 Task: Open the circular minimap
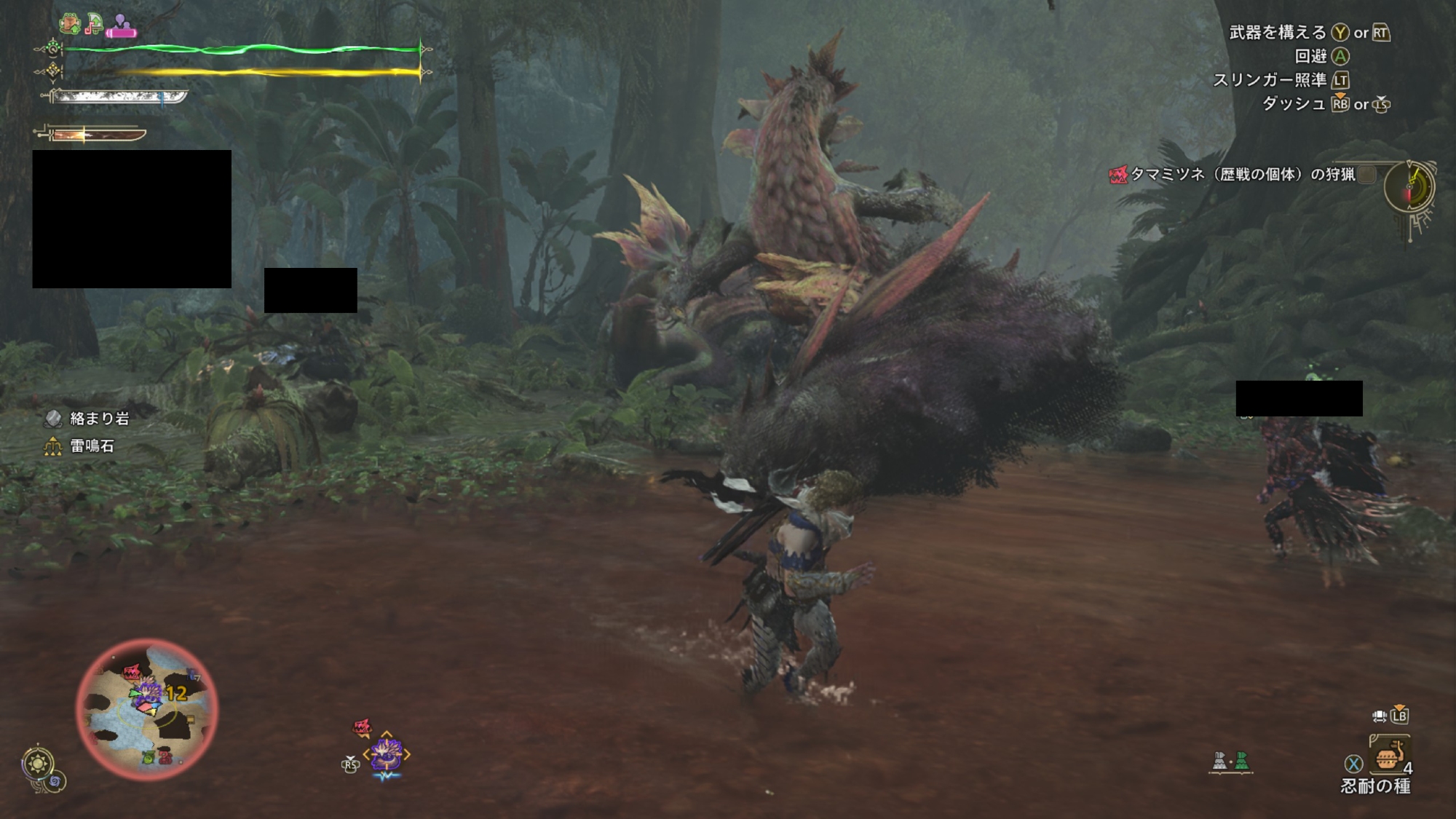(146, 709)
